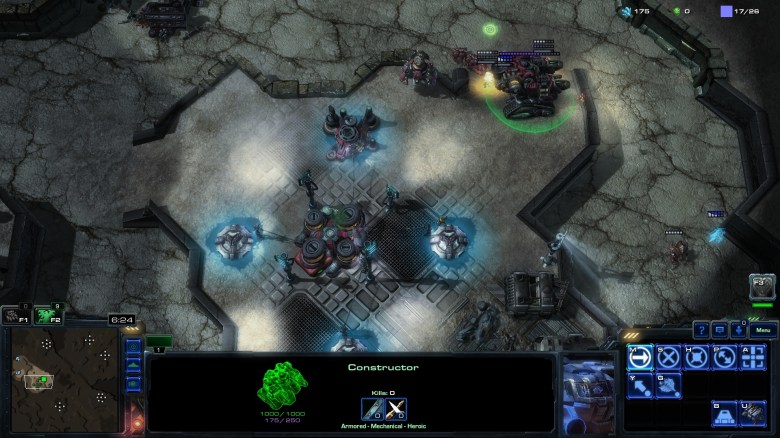
Task: Select the Attack command icon
Action: (751, 357)
